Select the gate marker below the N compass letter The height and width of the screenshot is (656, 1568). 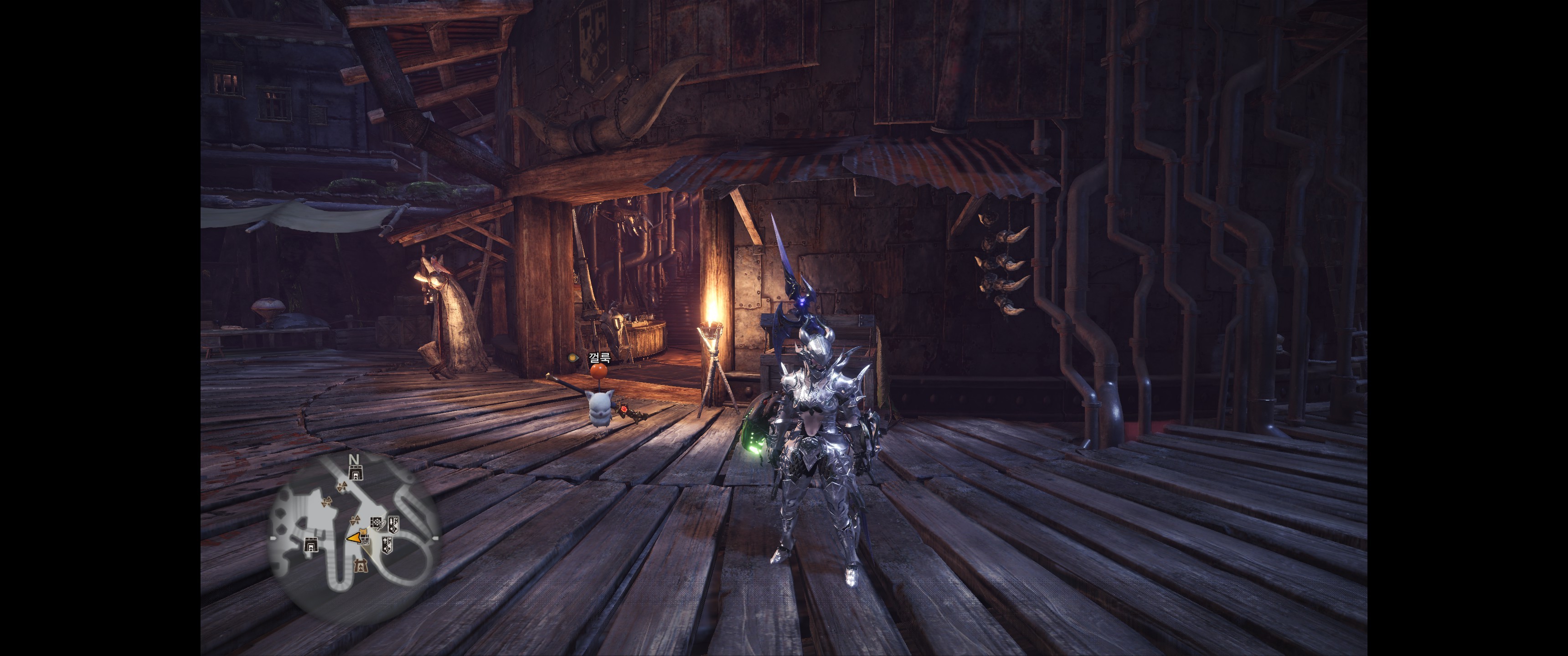[x=356, y=473]
